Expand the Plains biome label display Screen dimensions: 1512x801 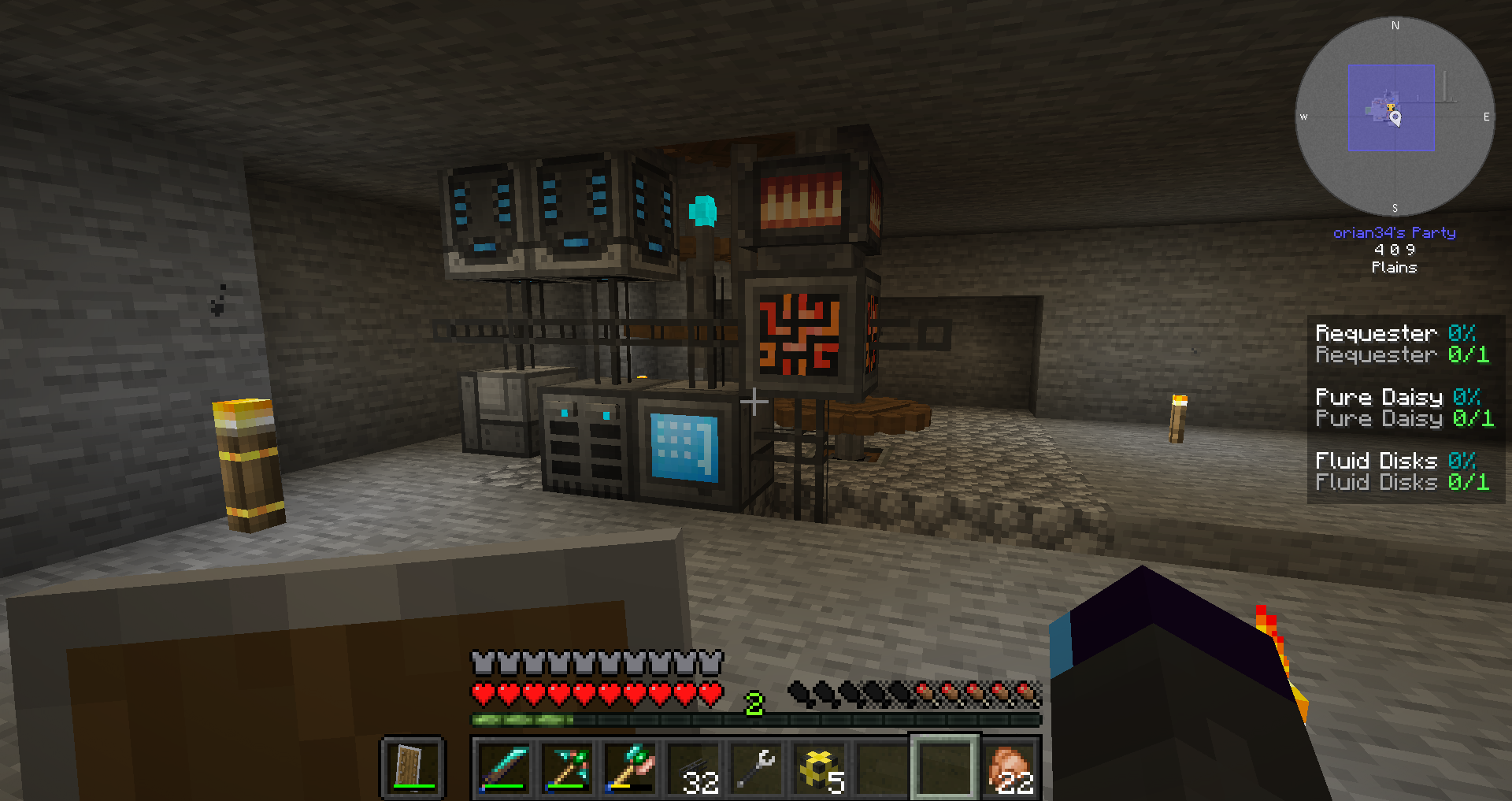(x=1394, y=267)
